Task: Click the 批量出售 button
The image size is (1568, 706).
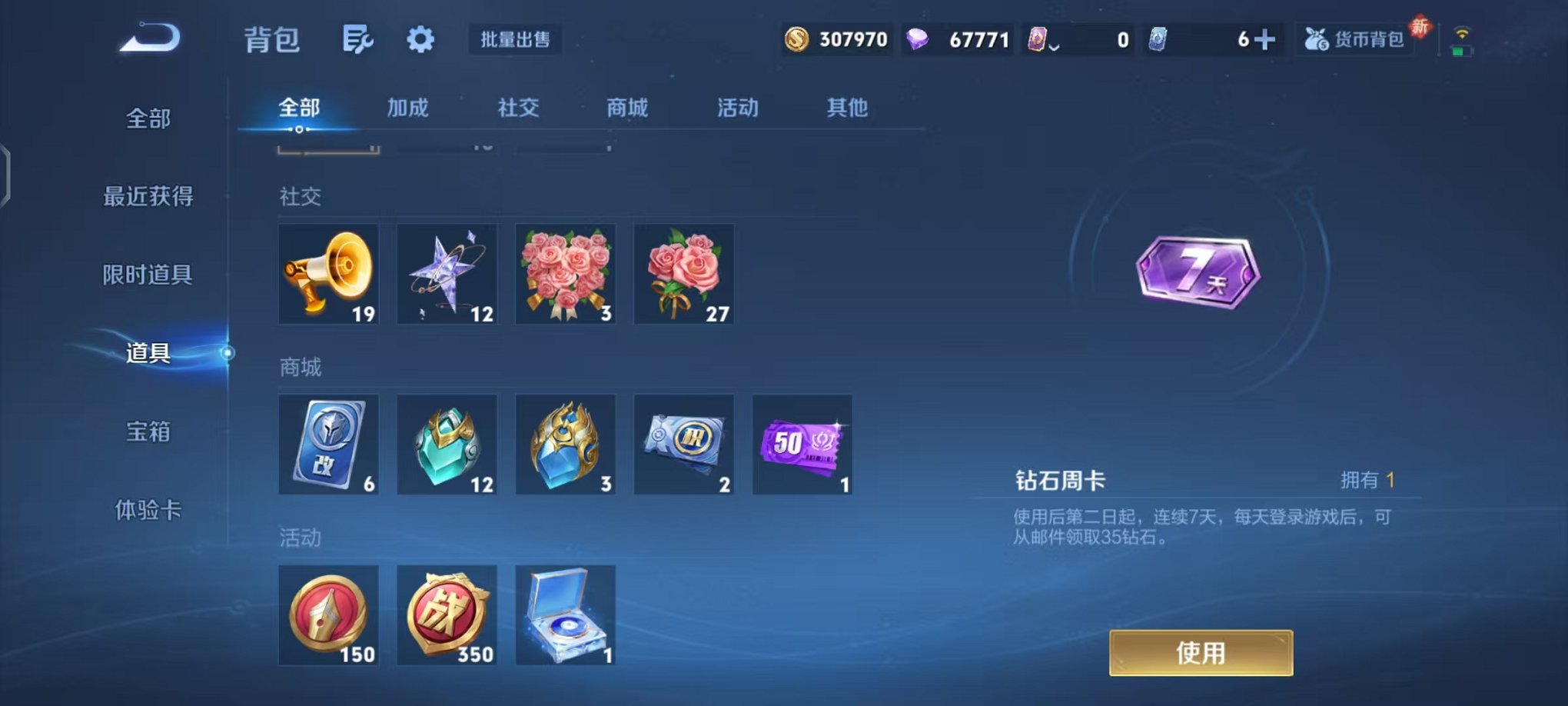Action: [513, 41]
